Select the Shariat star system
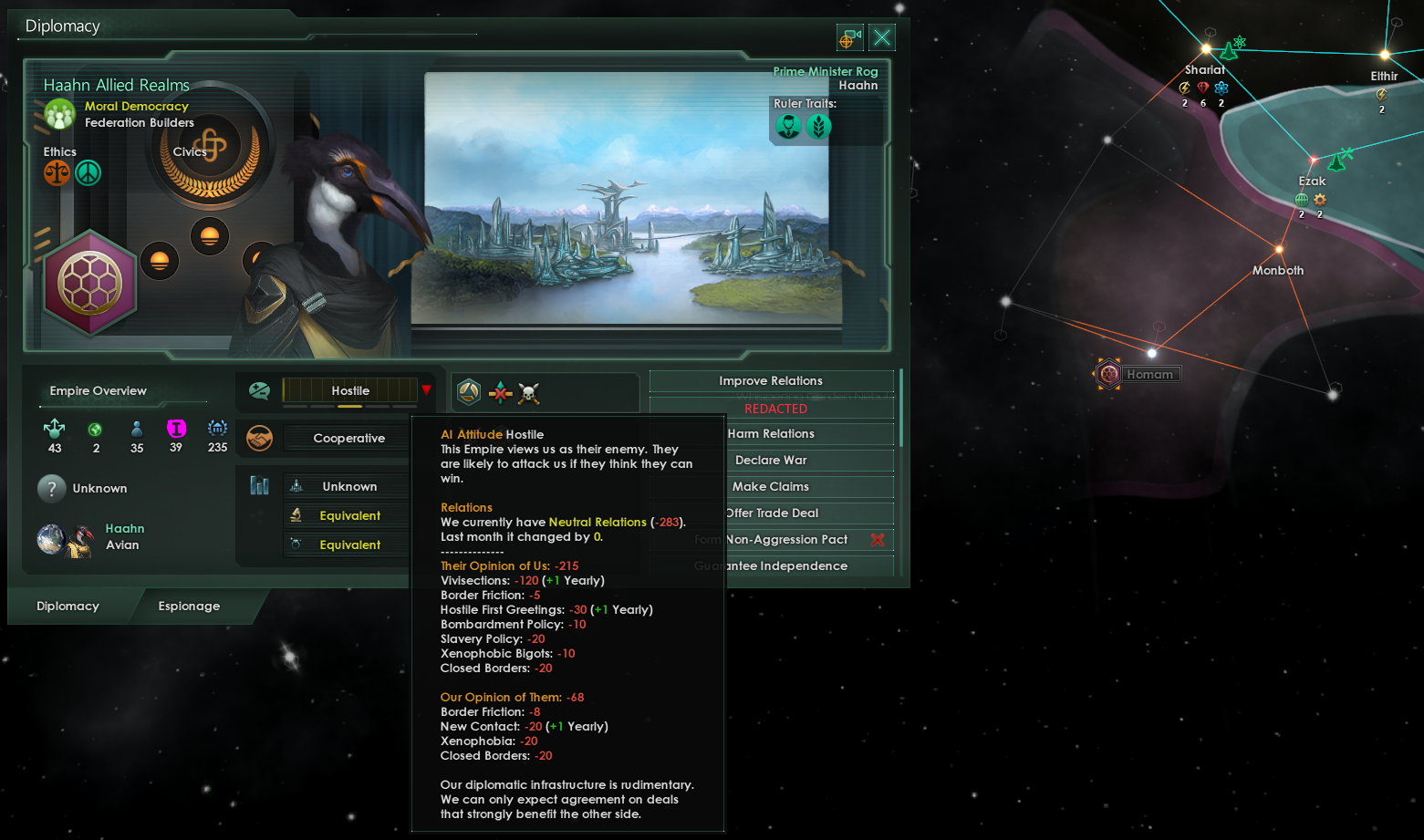 (x=1206, y=49)
